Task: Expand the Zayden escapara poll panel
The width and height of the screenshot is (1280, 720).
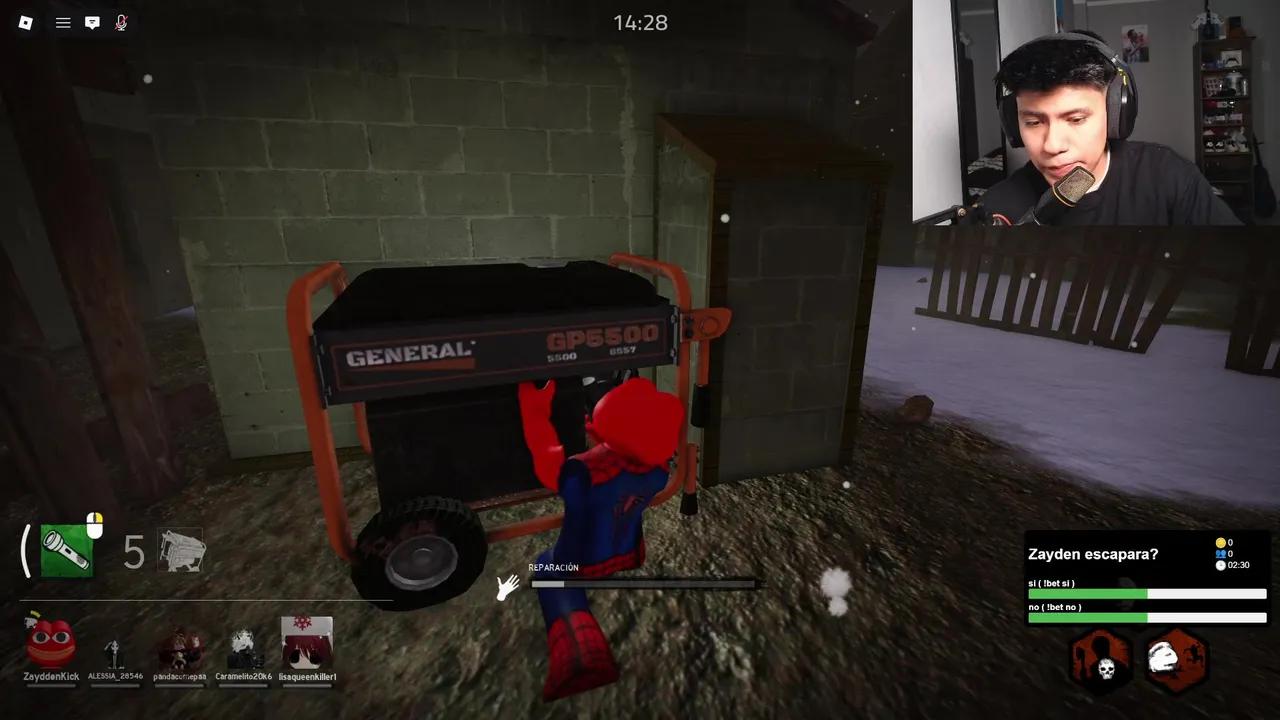Action: click(x=1093, y=554)
